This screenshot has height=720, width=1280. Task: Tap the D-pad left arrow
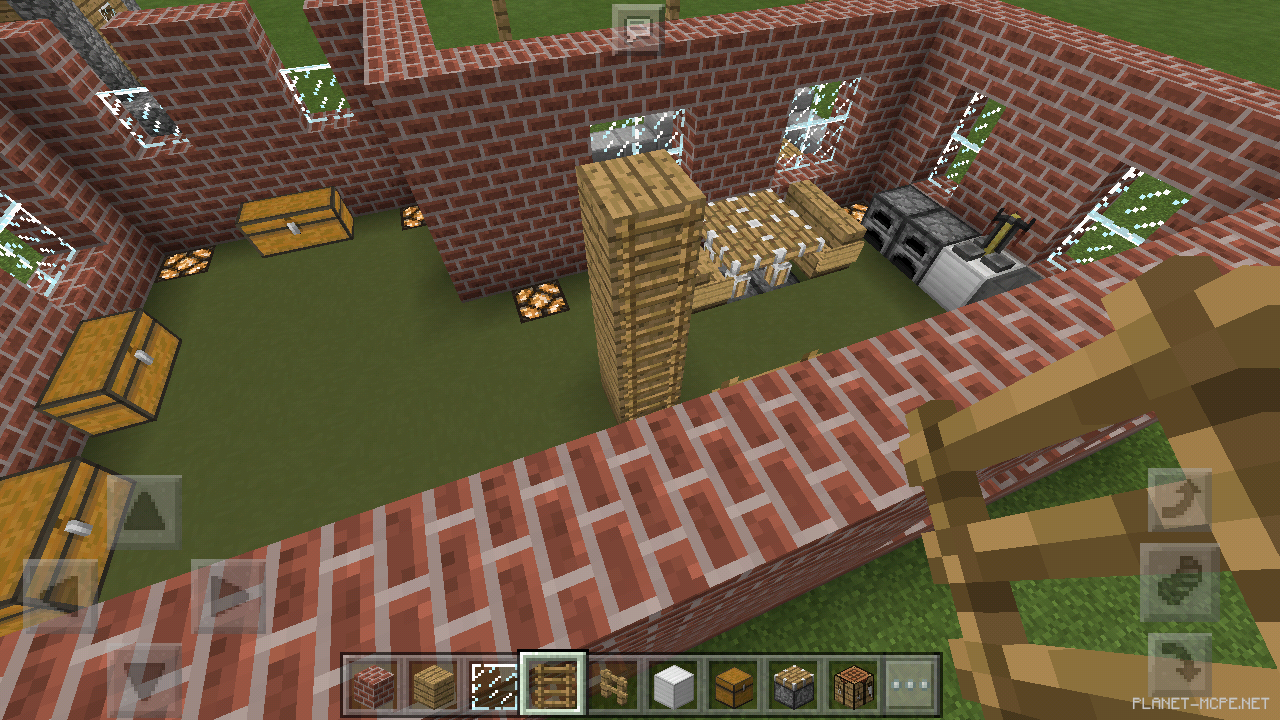[x=60, y=596]
